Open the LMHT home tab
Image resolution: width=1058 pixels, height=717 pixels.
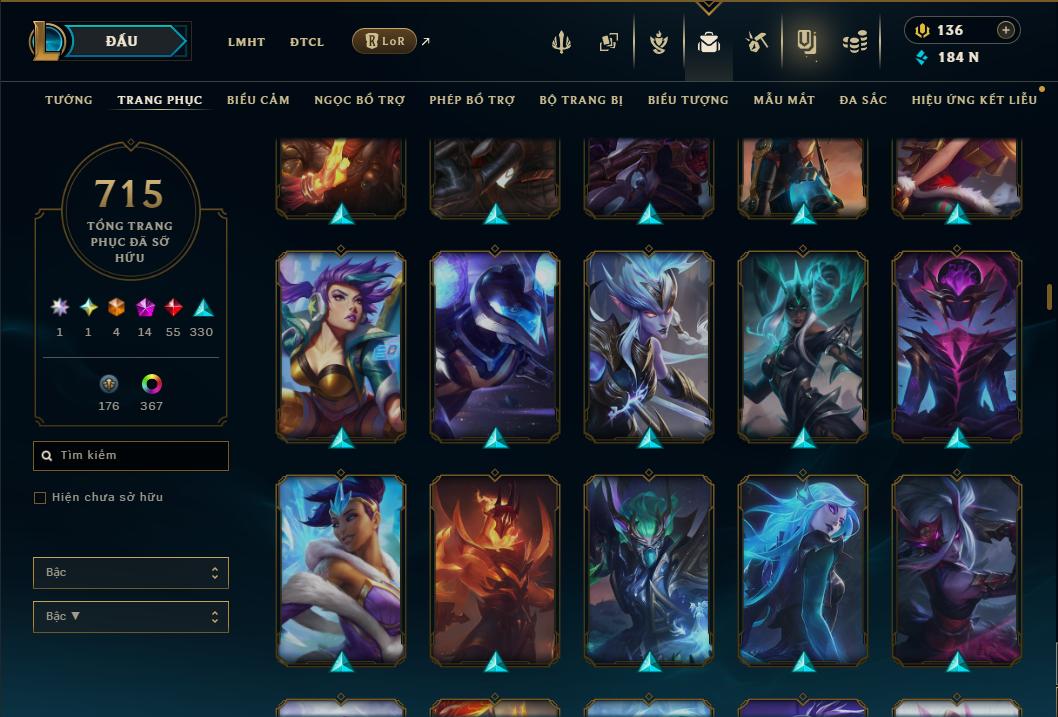(246, 42)
